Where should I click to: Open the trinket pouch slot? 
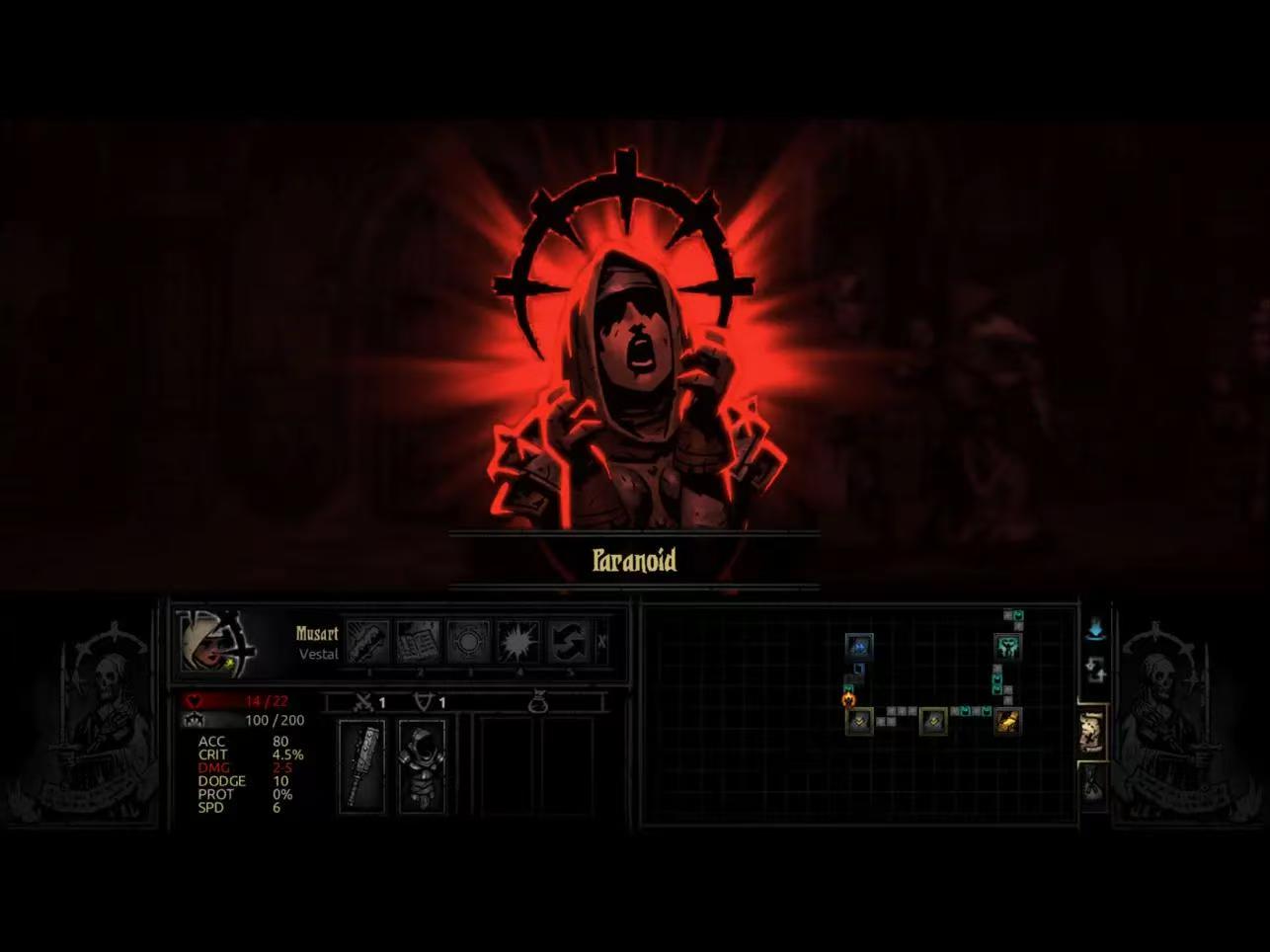click(540, 702)
